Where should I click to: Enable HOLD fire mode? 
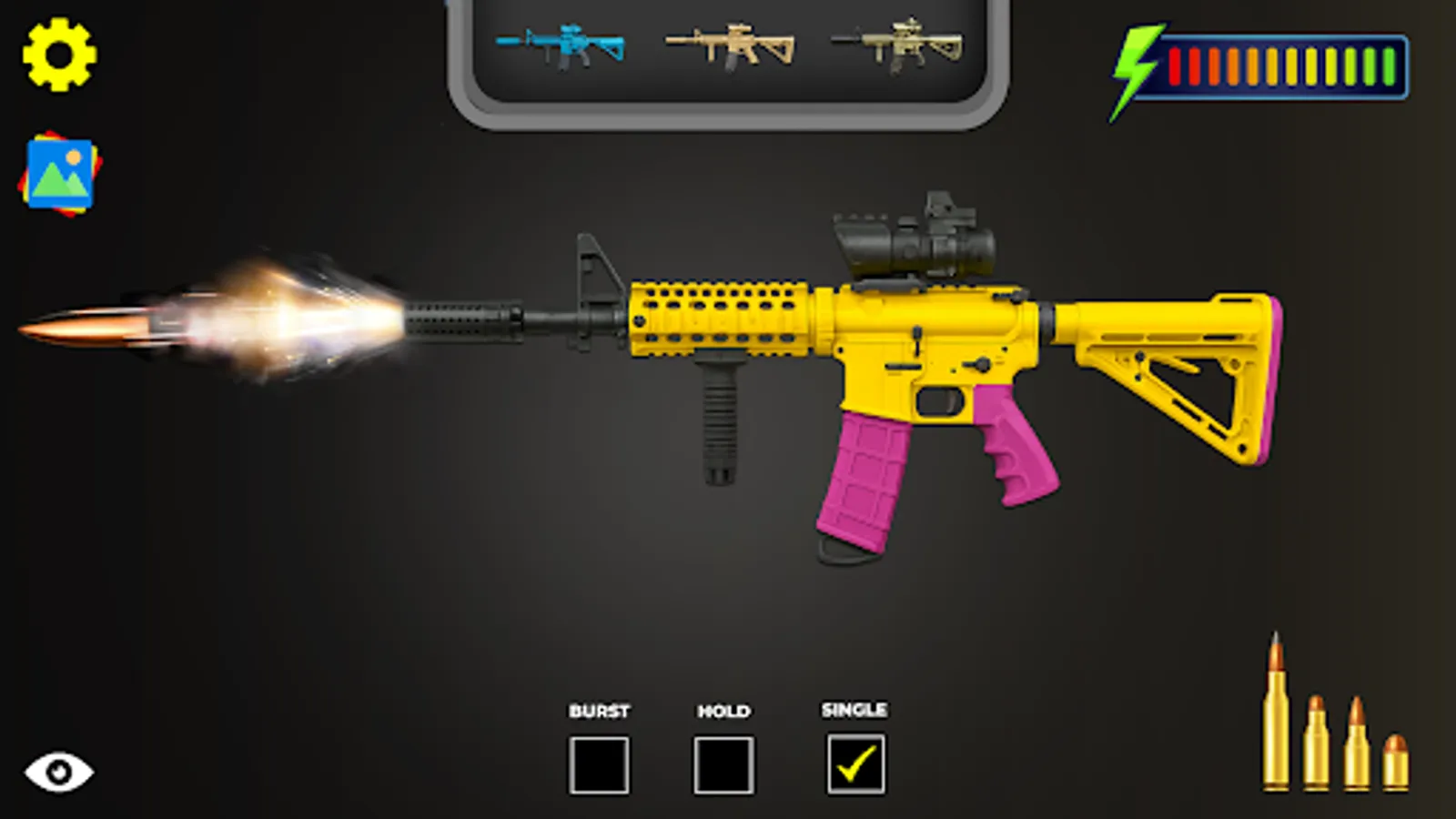(x=723, y=764)
